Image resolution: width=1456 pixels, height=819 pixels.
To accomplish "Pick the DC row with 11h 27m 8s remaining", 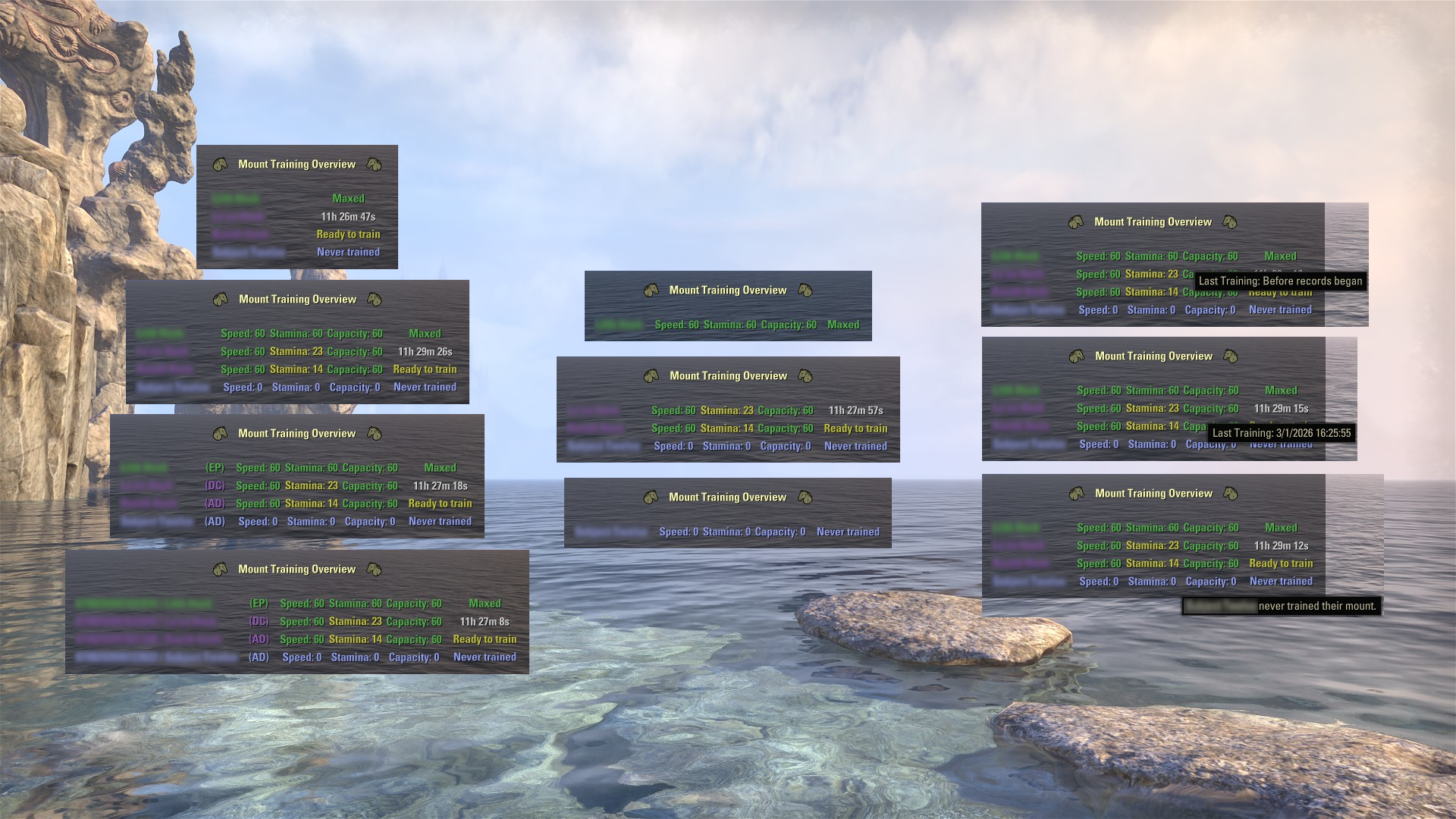I will (x=297, y=622).
